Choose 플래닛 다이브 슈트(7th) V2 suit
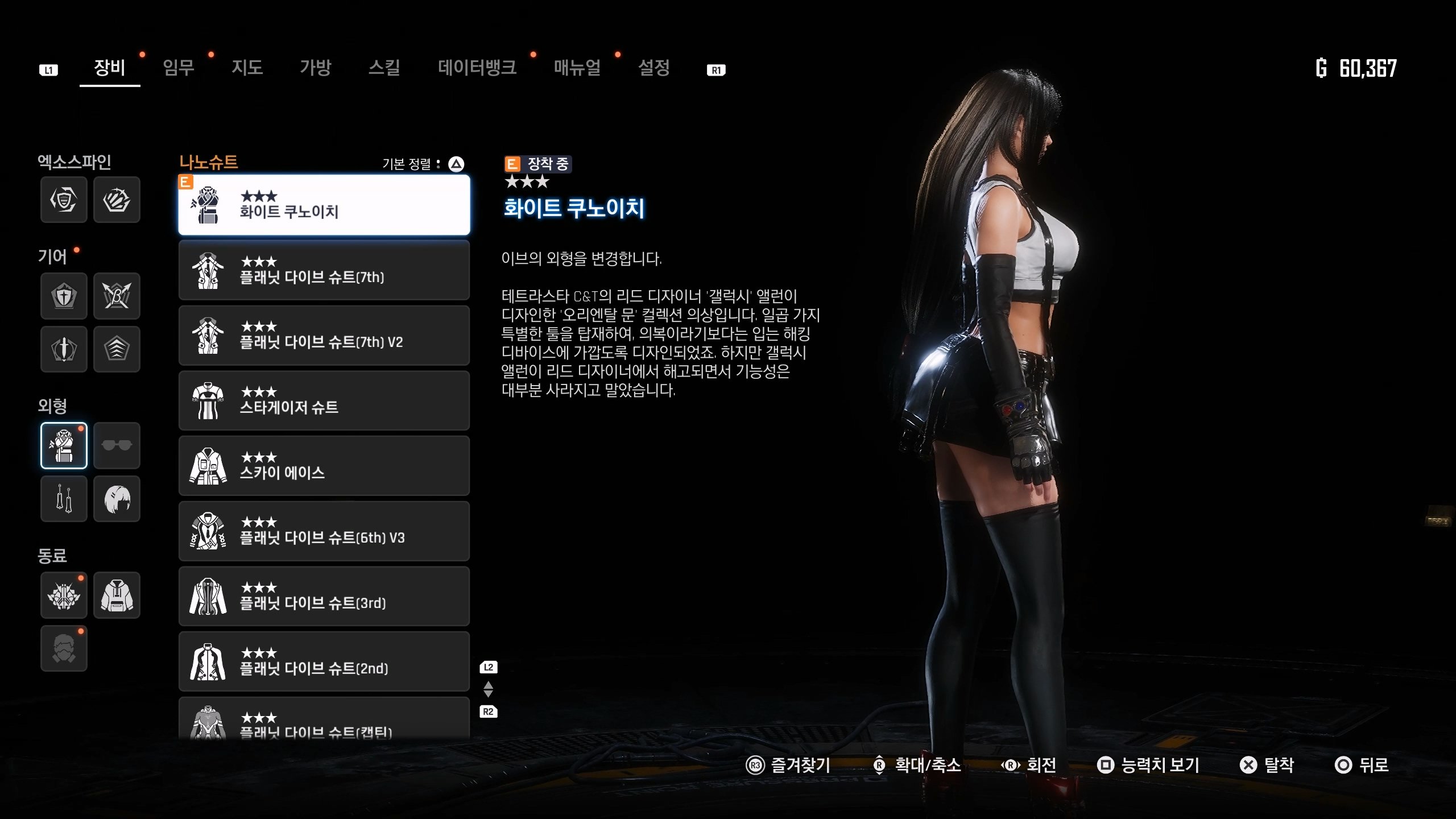The image size is (1456, 819). pyautogui.click(x=324, y=336)
